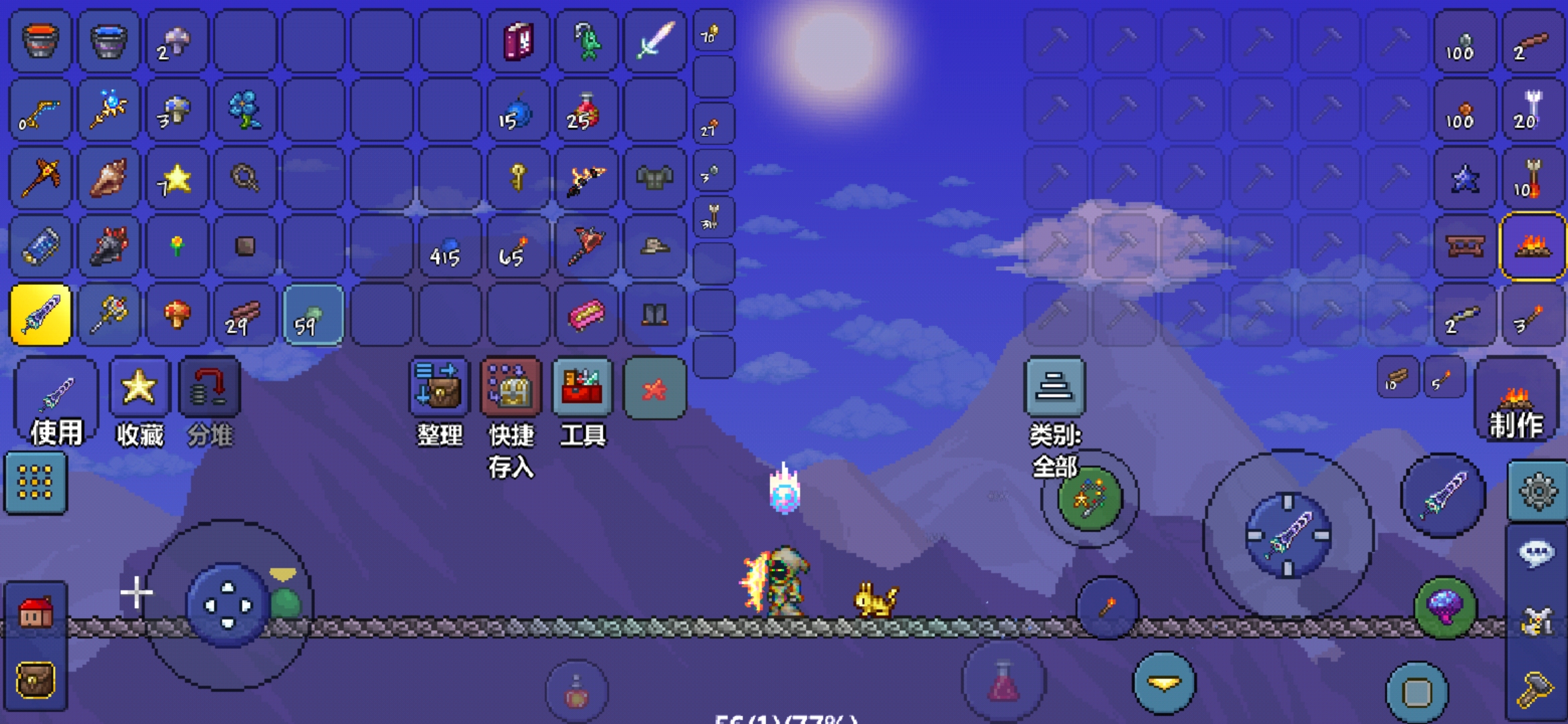The height and width of the screenshot is (724, 1568).
Task: Select the pink spell tome slot
Action: (518, 40)
